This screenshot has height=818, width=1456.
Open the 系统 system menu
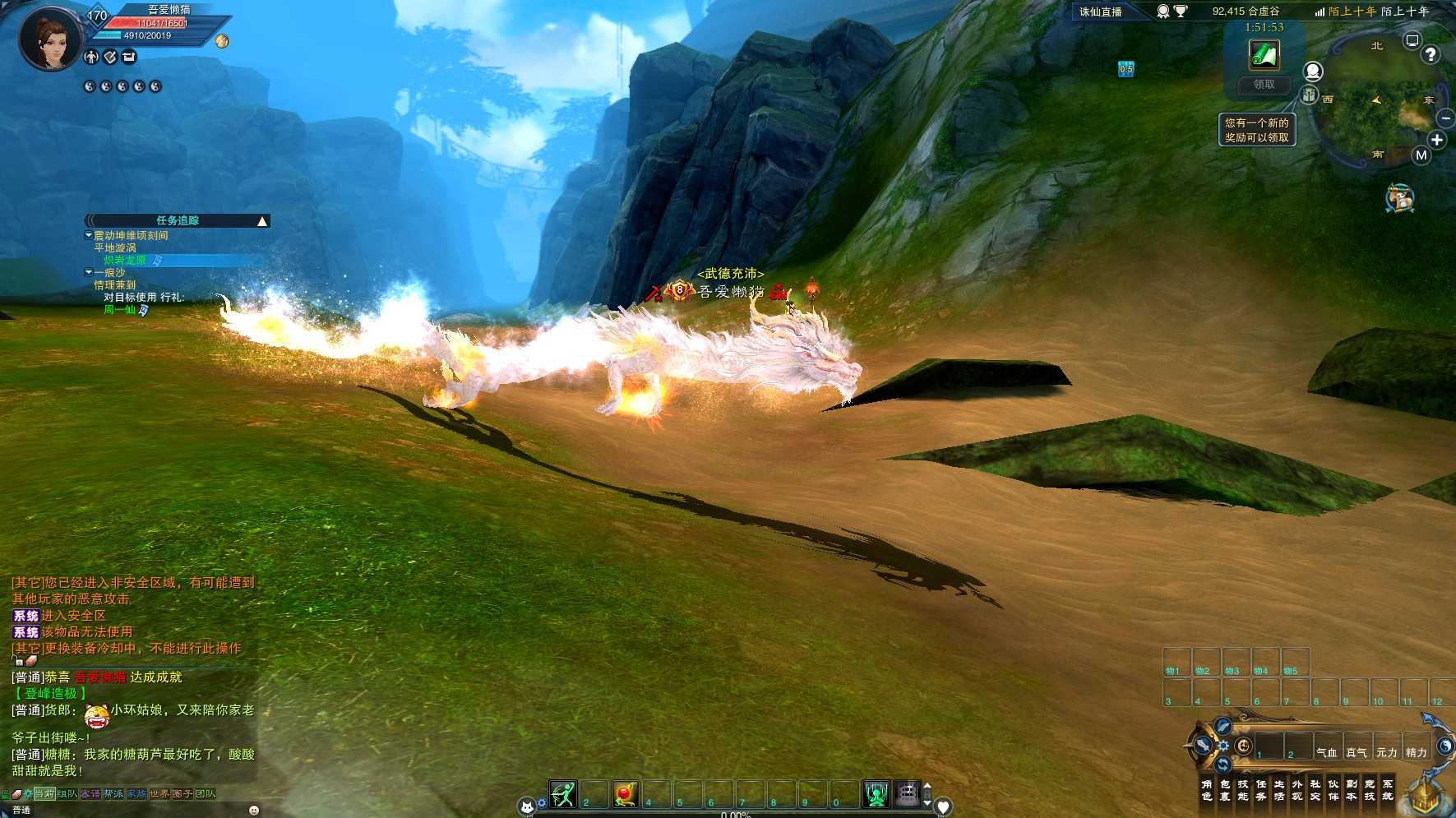[1388, 790]
